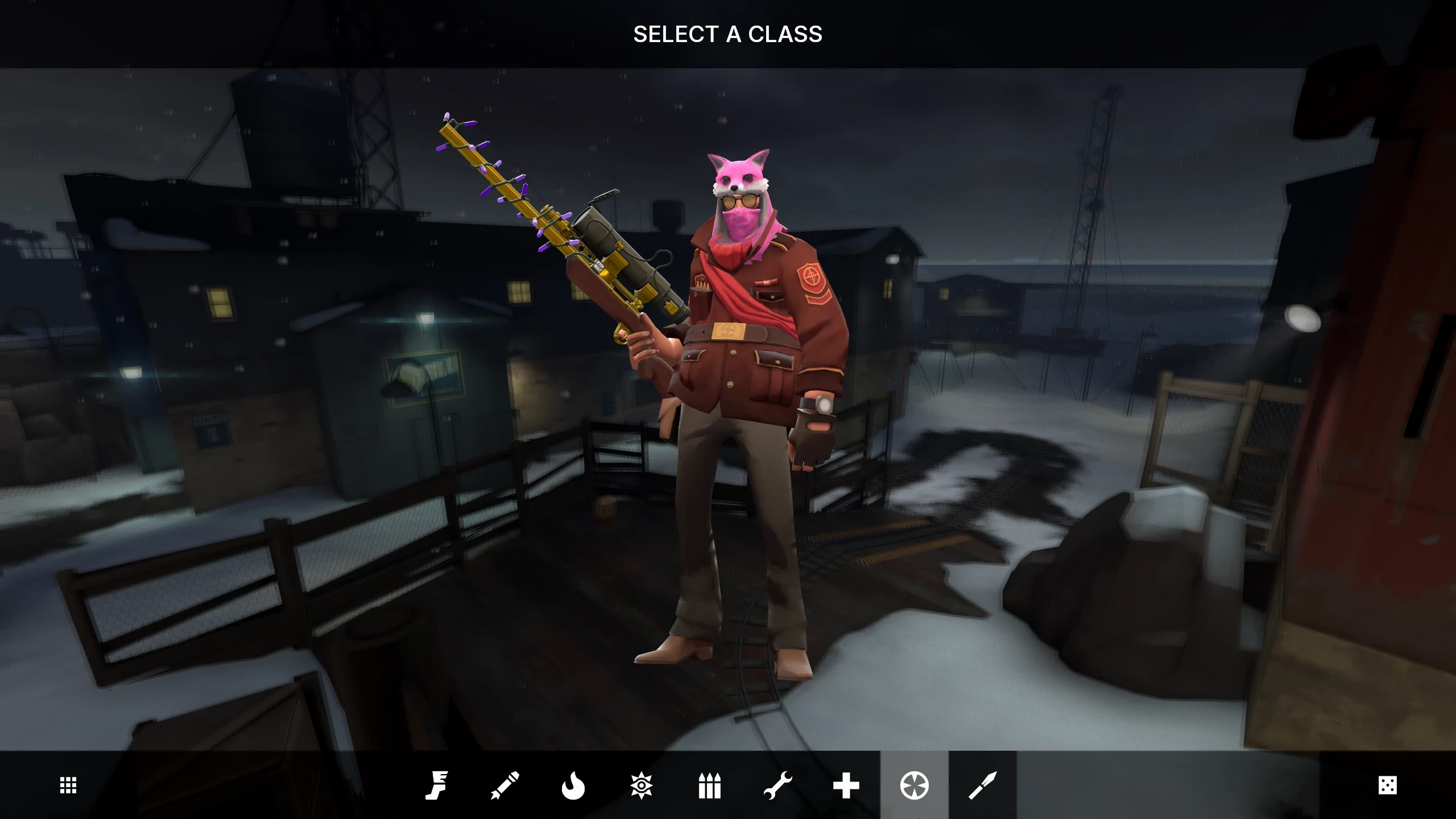Choose the Heavy bullets class icon

point(710,785)
